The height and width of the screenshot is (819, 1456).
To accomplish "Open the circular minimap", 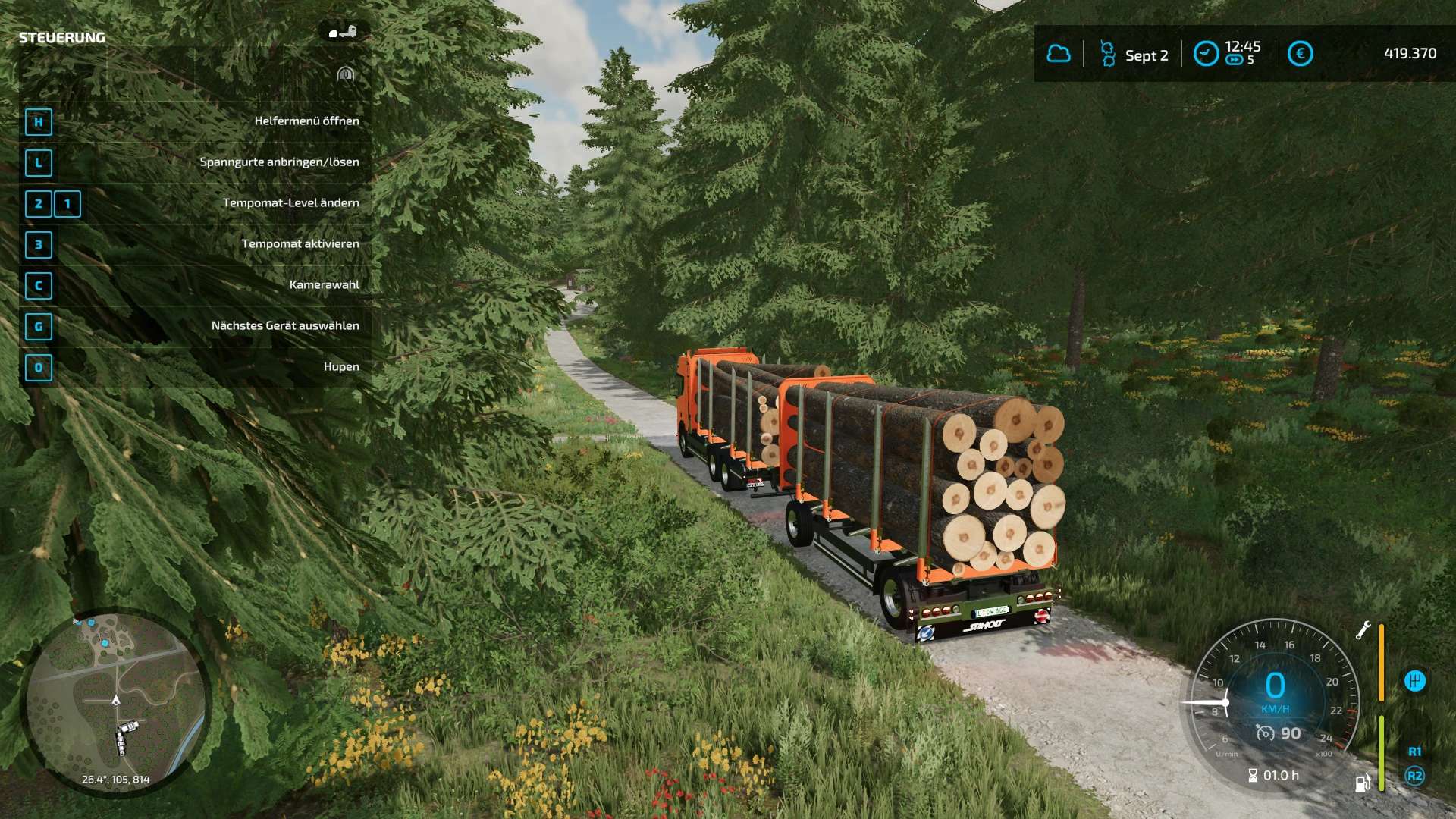I will [x=116, y=701].
